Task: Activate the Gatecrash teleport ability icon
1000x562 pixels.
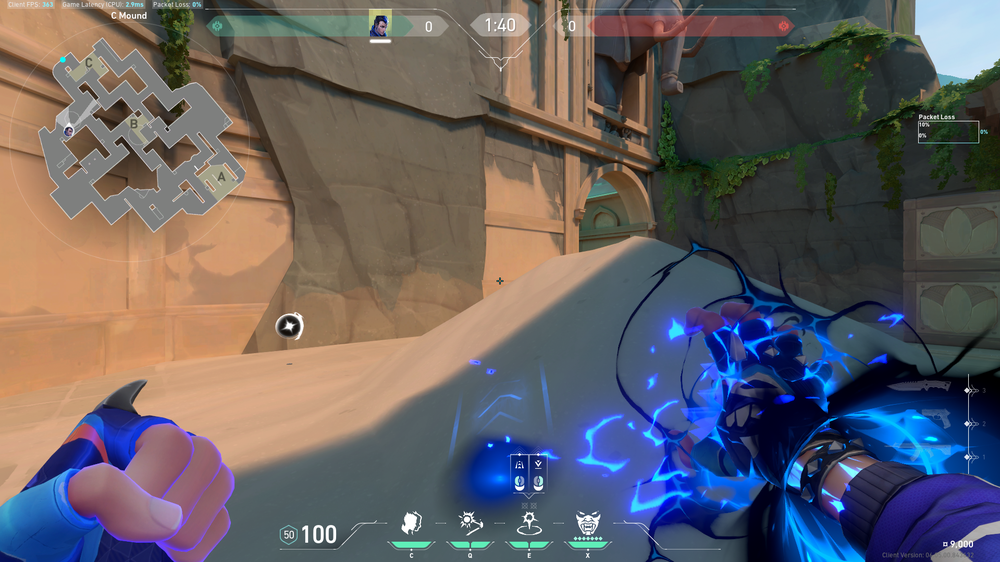Action: (526, 522)
